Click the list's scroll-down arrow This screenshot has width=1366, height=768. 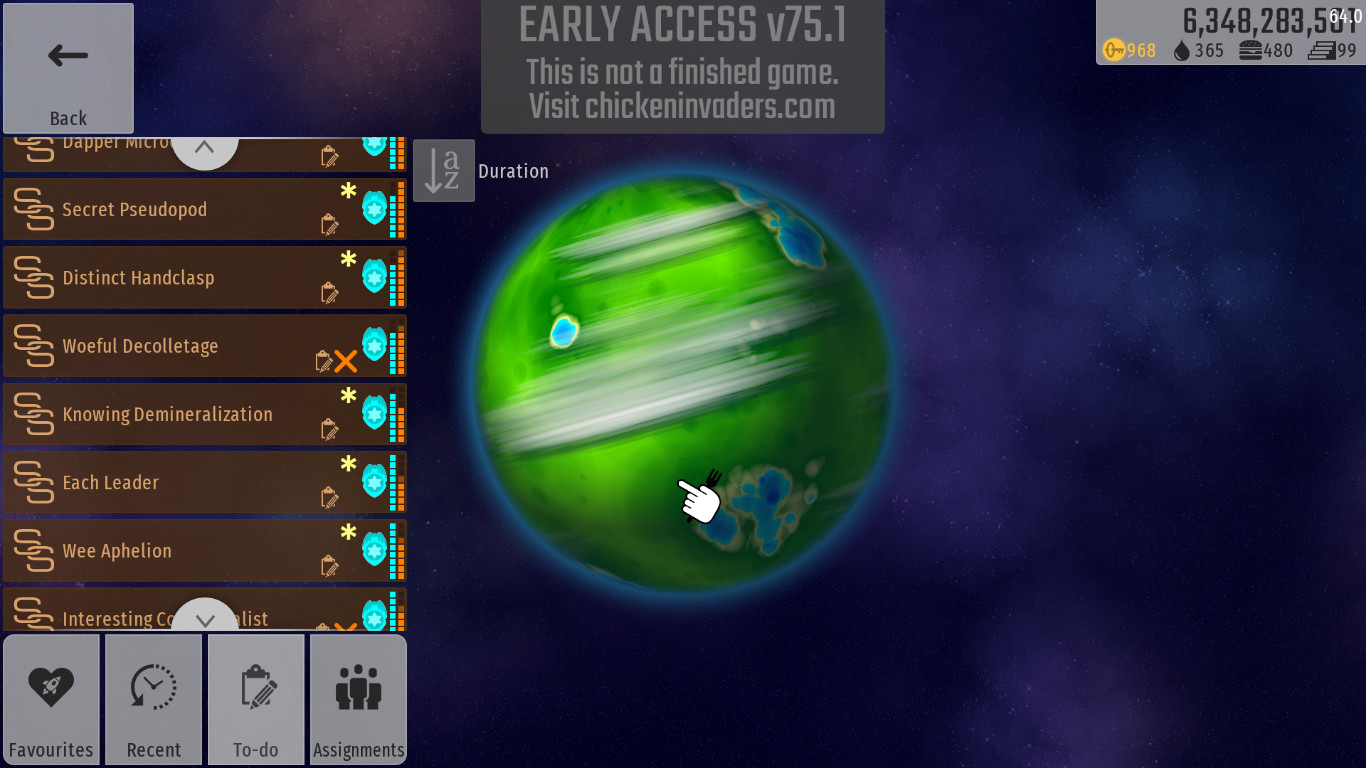tap(204, 619)
